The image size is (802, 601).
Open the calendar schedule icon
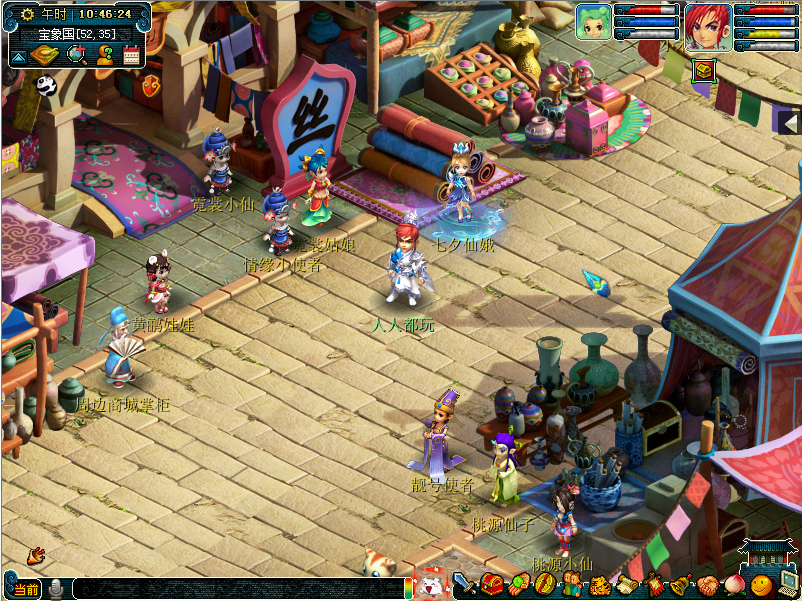pyautogui.click(x=132, y=56)
